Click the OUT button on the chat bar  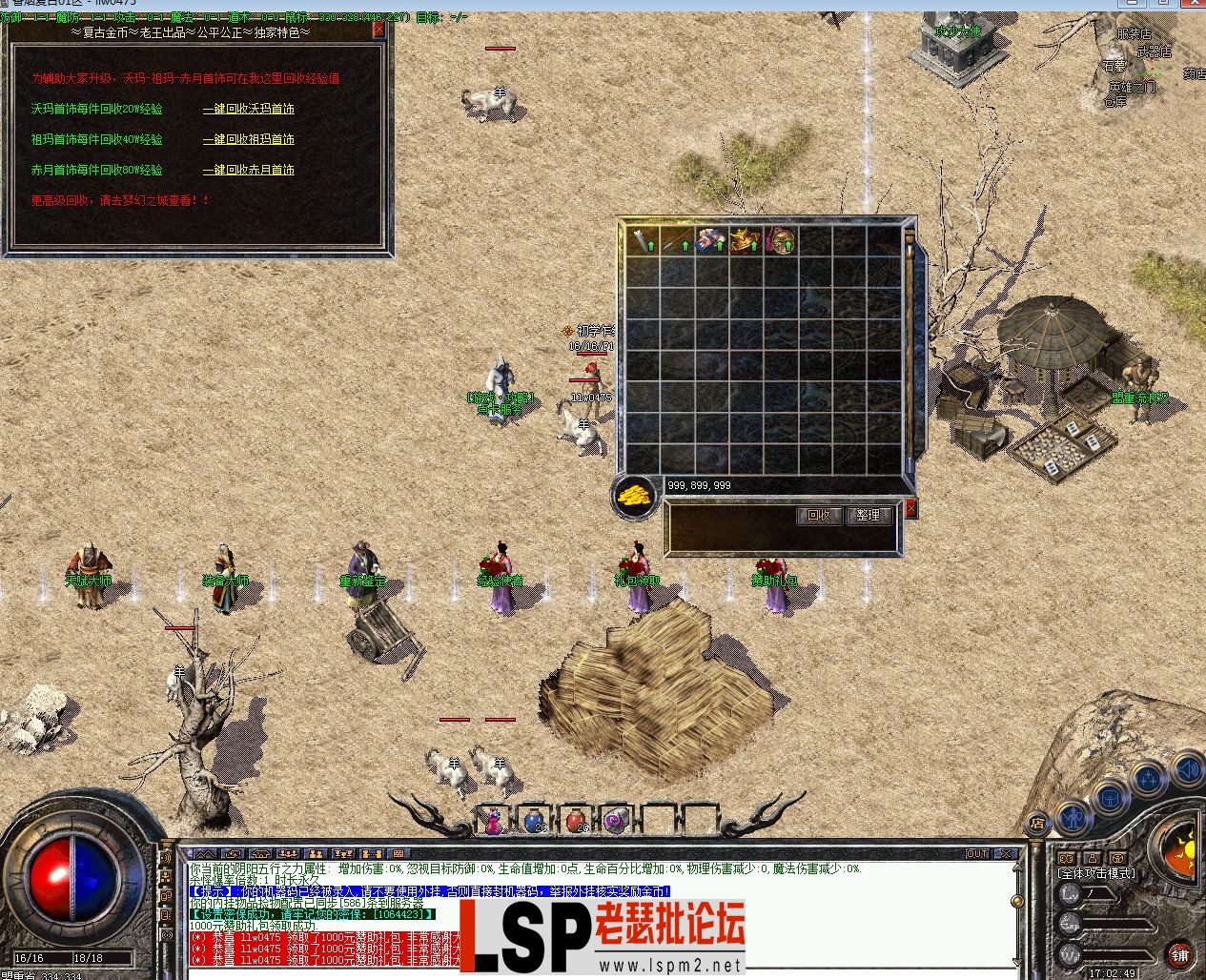(x=977, y=854)
